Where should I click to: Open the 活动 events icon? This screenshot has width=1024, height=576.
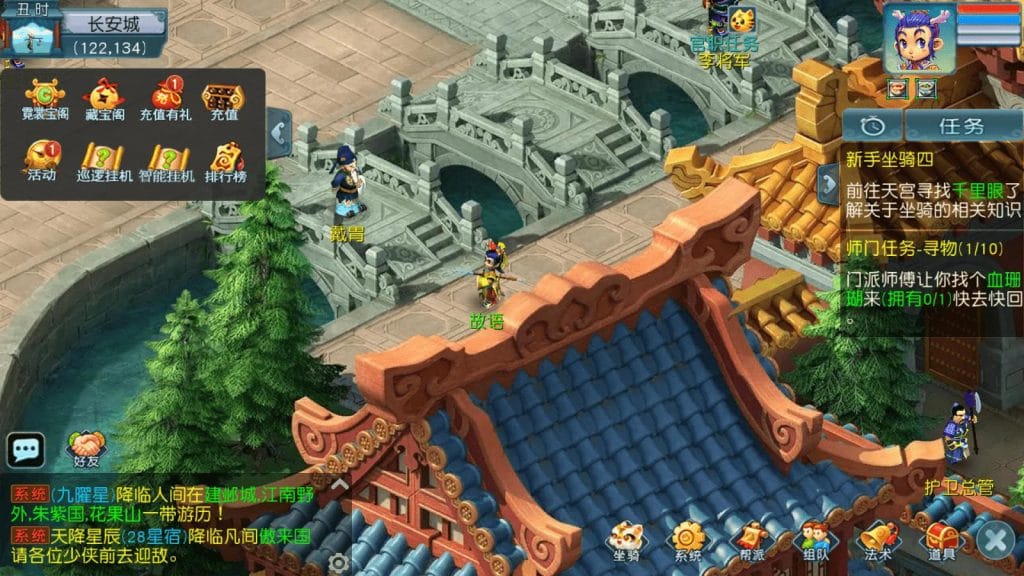[x=41, y=160]
